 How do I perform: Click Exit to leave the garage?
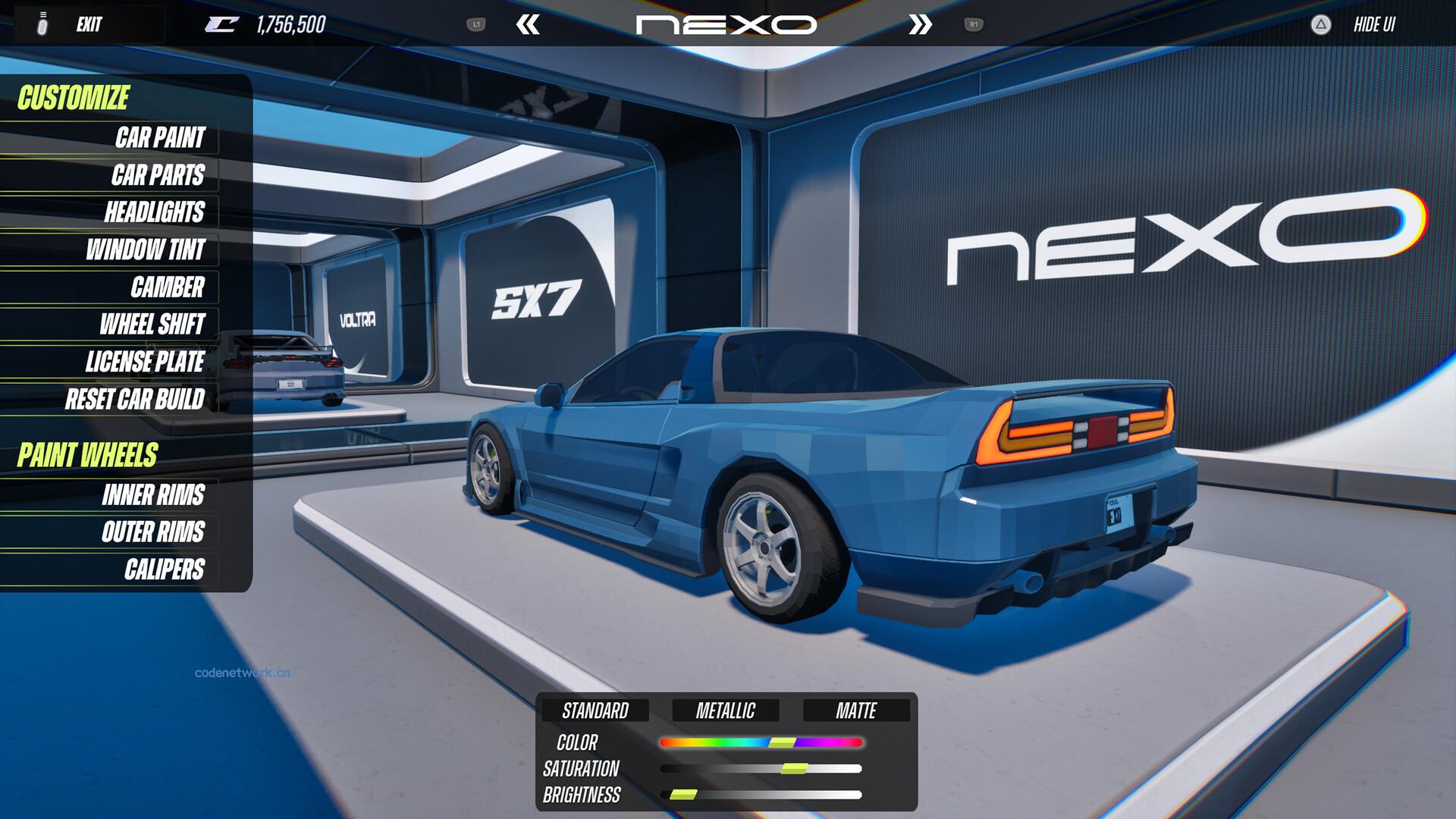(89, 24)
